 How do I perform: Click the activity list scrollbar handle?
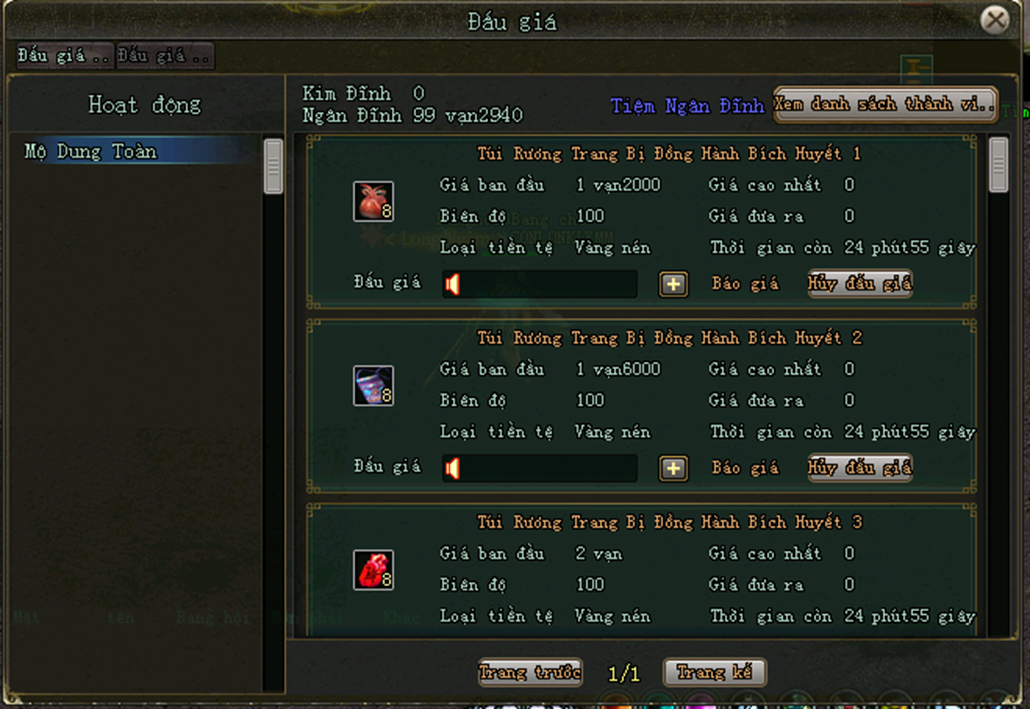coord(273,166)
